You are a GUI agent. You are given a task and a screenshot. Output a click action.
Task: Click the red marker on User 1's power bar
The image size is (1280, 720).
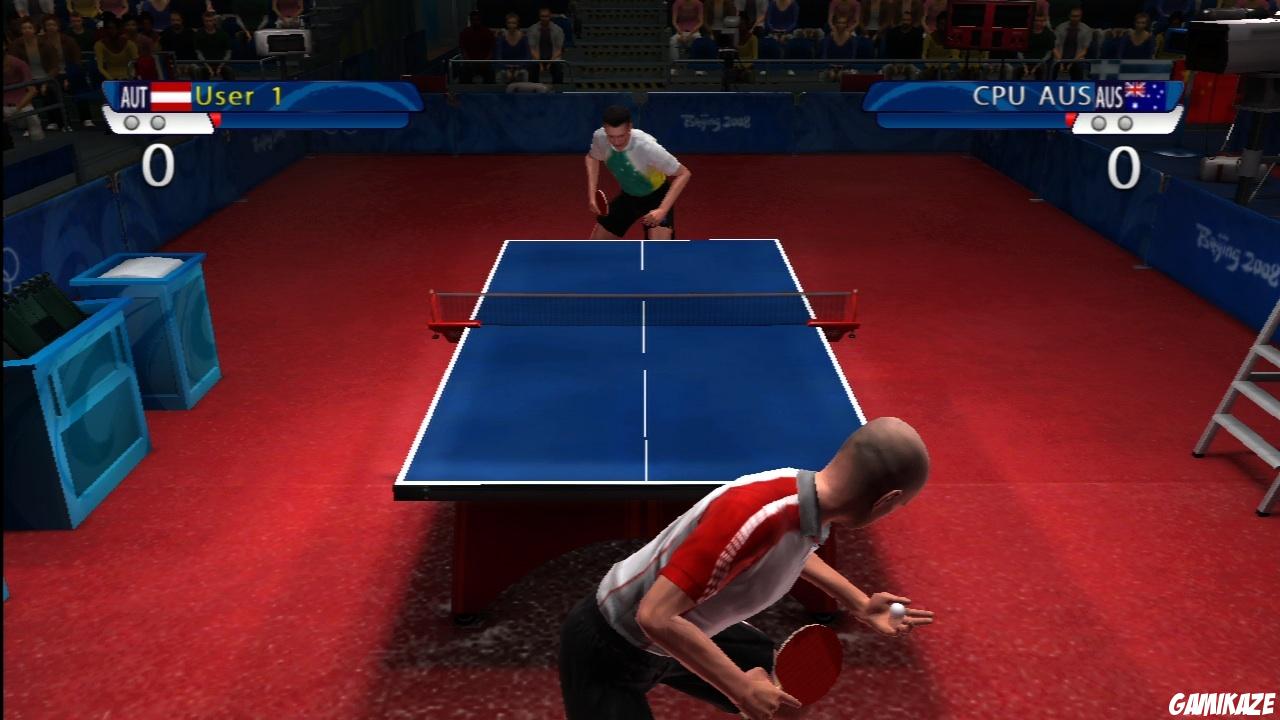217,119
